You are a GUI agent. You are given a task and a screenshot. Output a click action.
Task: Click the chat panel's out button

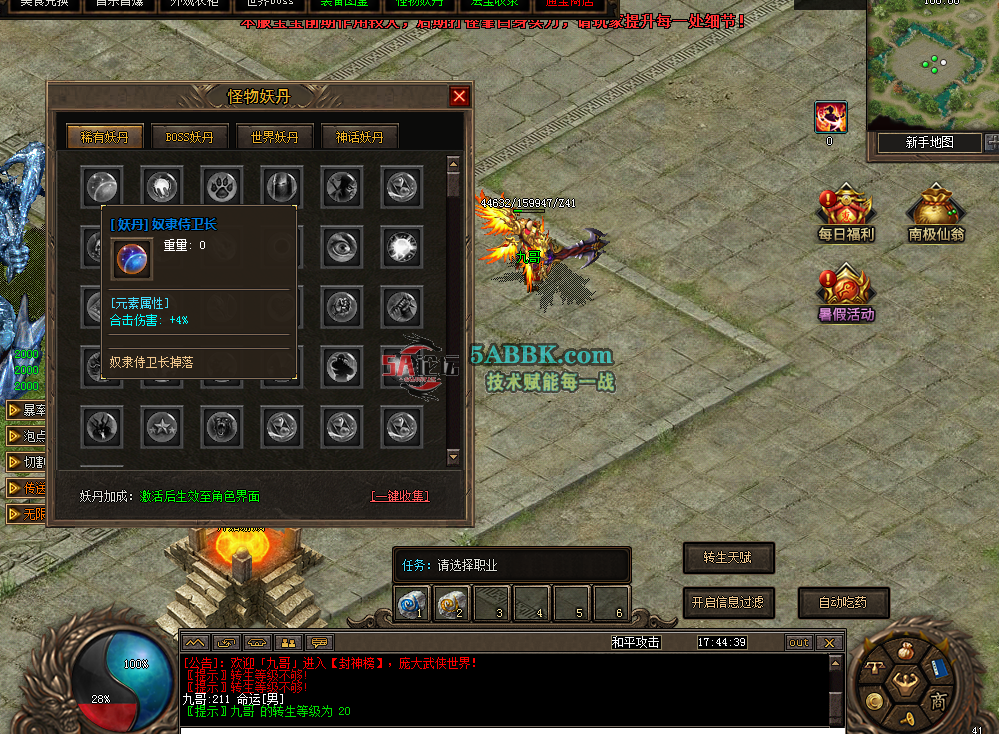coord(798,642)
